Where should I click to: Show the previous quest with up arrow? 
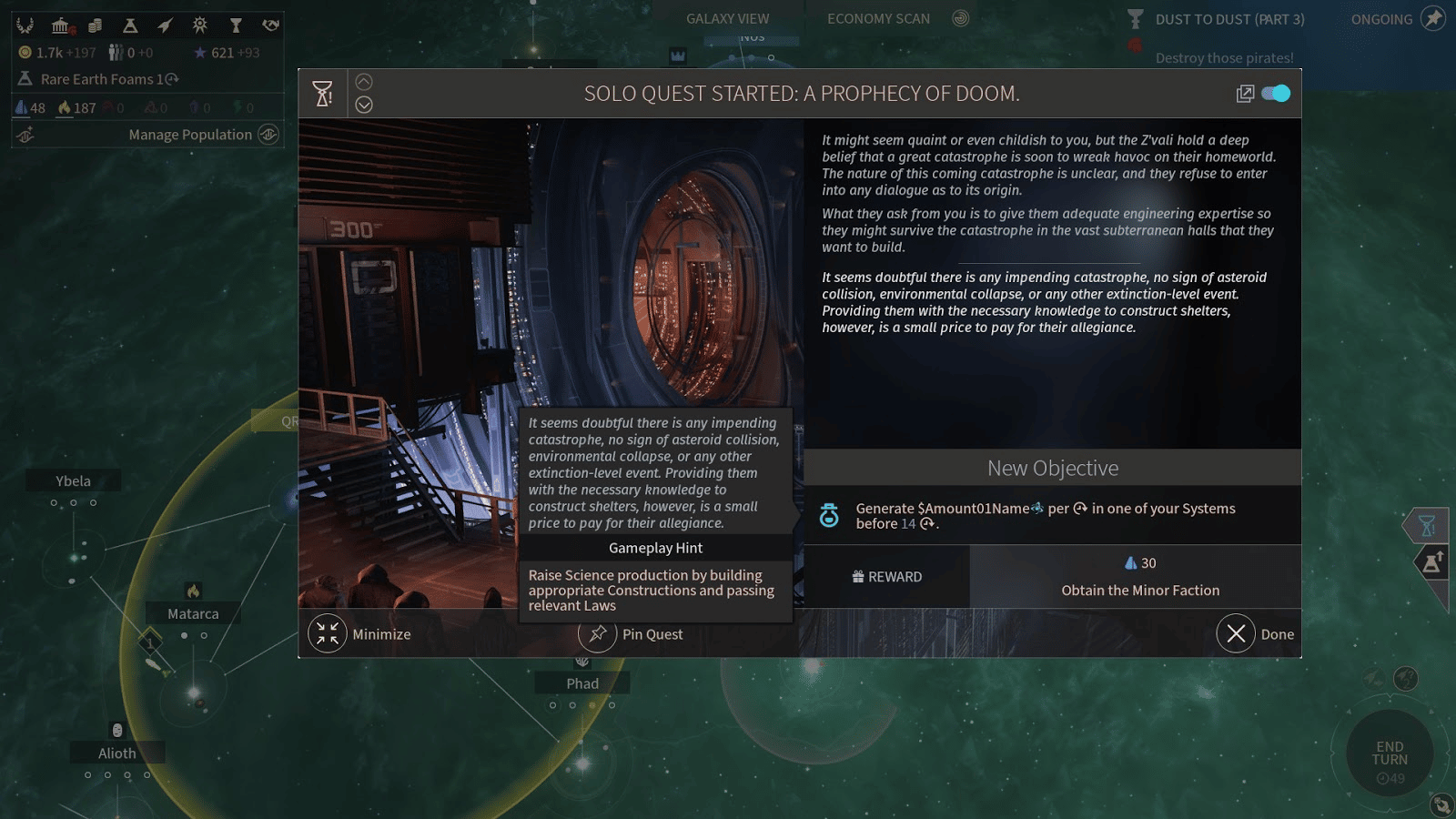pos(364,81)
